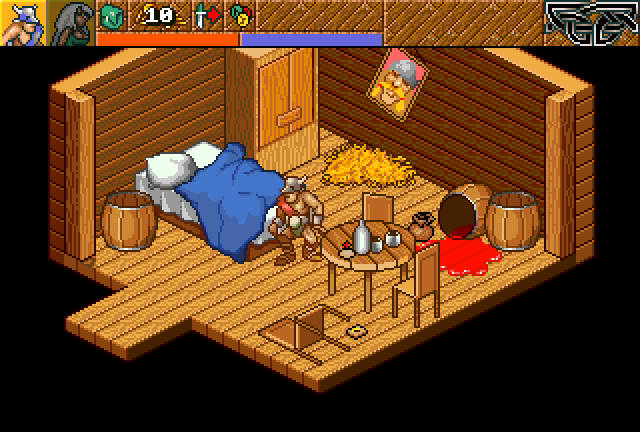640x432 pixels.
Task: Click the Celtic knot emblem
Action: coord(591,22)
